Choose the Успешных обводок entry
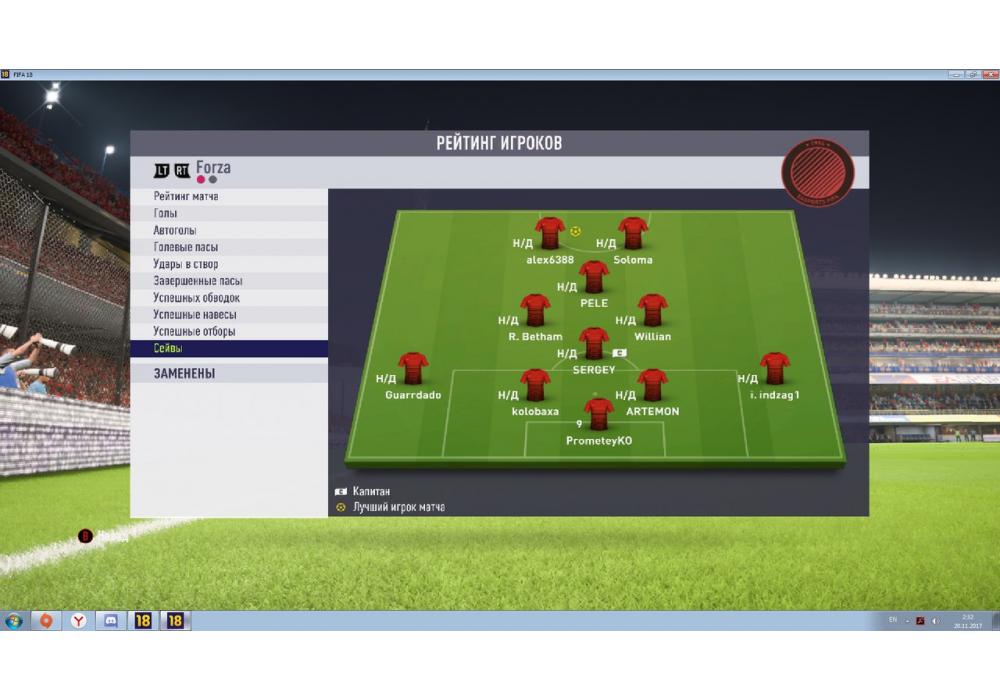The image size is (1000, 700). click(196, 298)
